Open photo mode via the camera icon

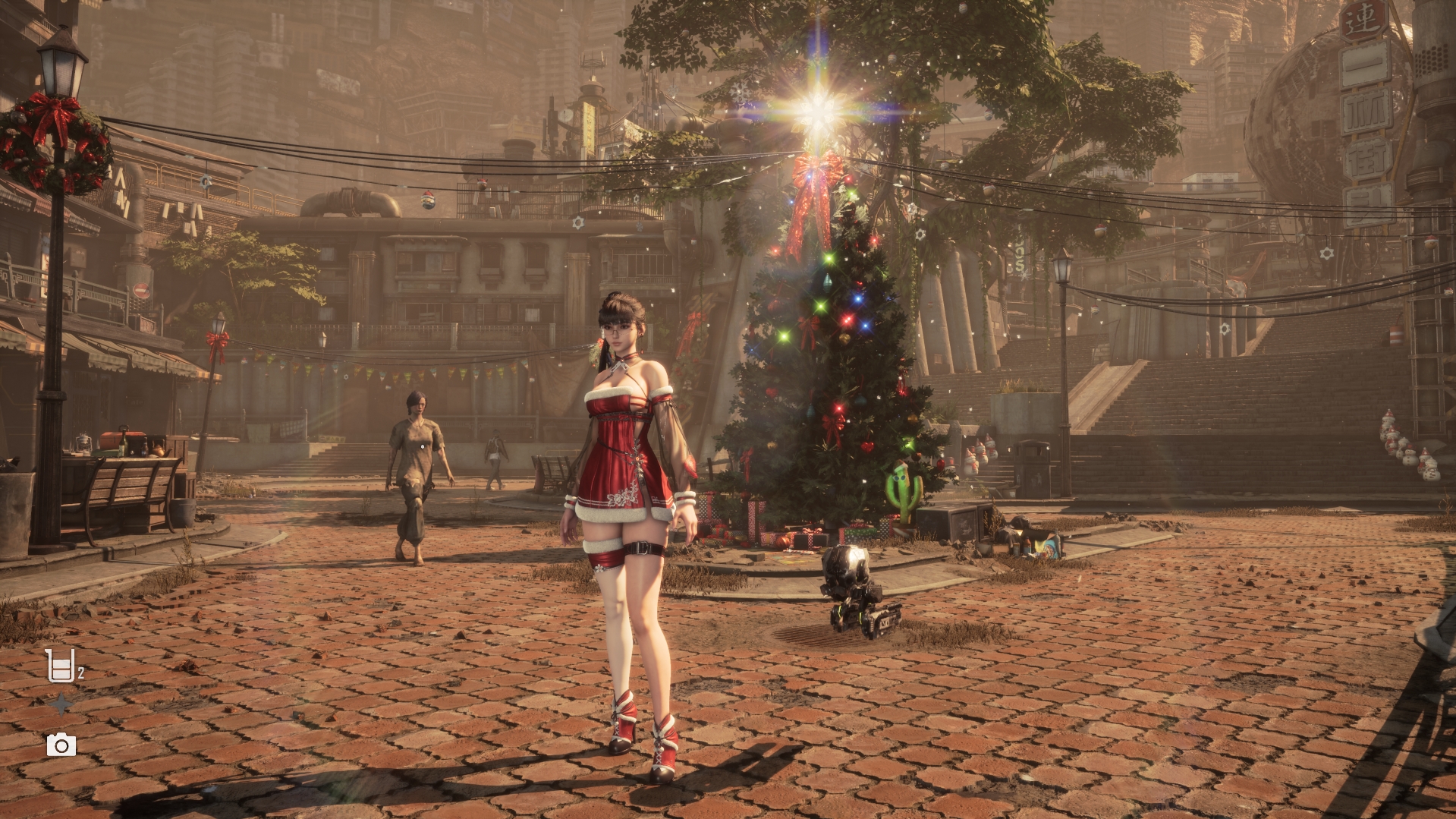61,745
